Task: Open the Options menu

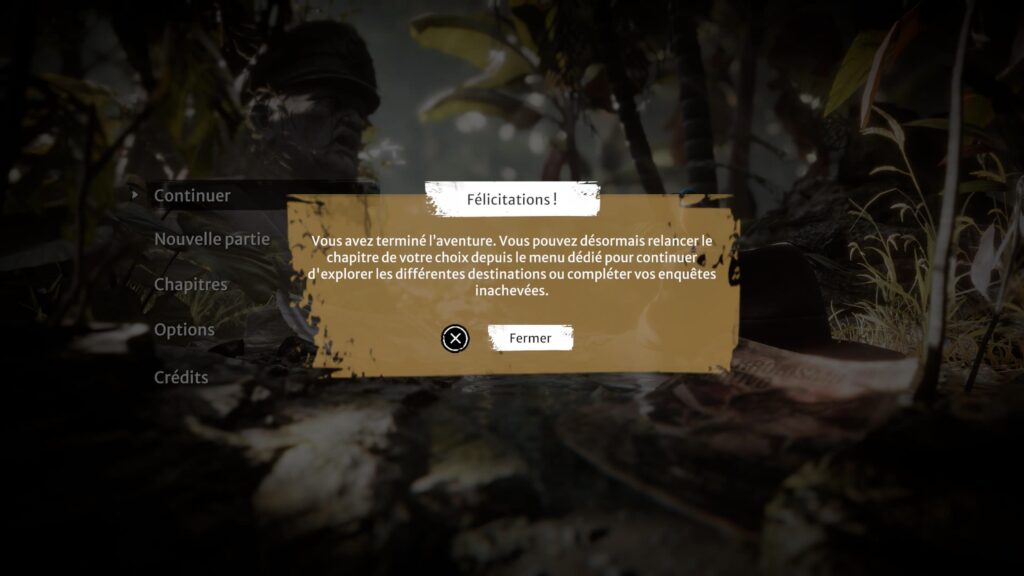Action: point(184,329)
